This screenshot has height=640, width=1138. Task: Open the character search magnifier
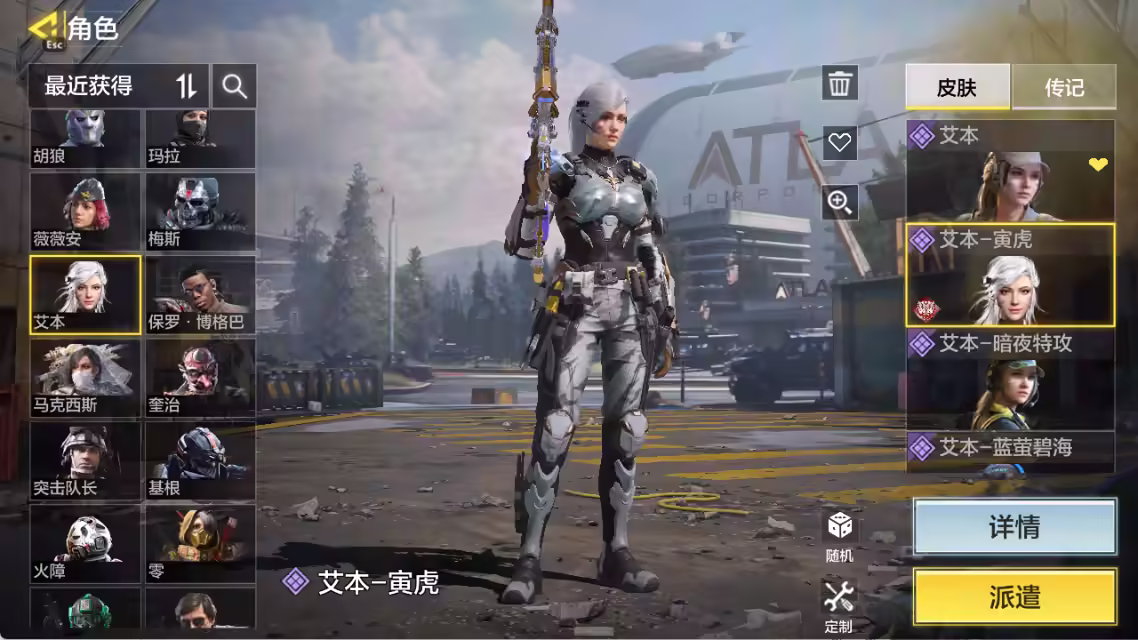235,86
